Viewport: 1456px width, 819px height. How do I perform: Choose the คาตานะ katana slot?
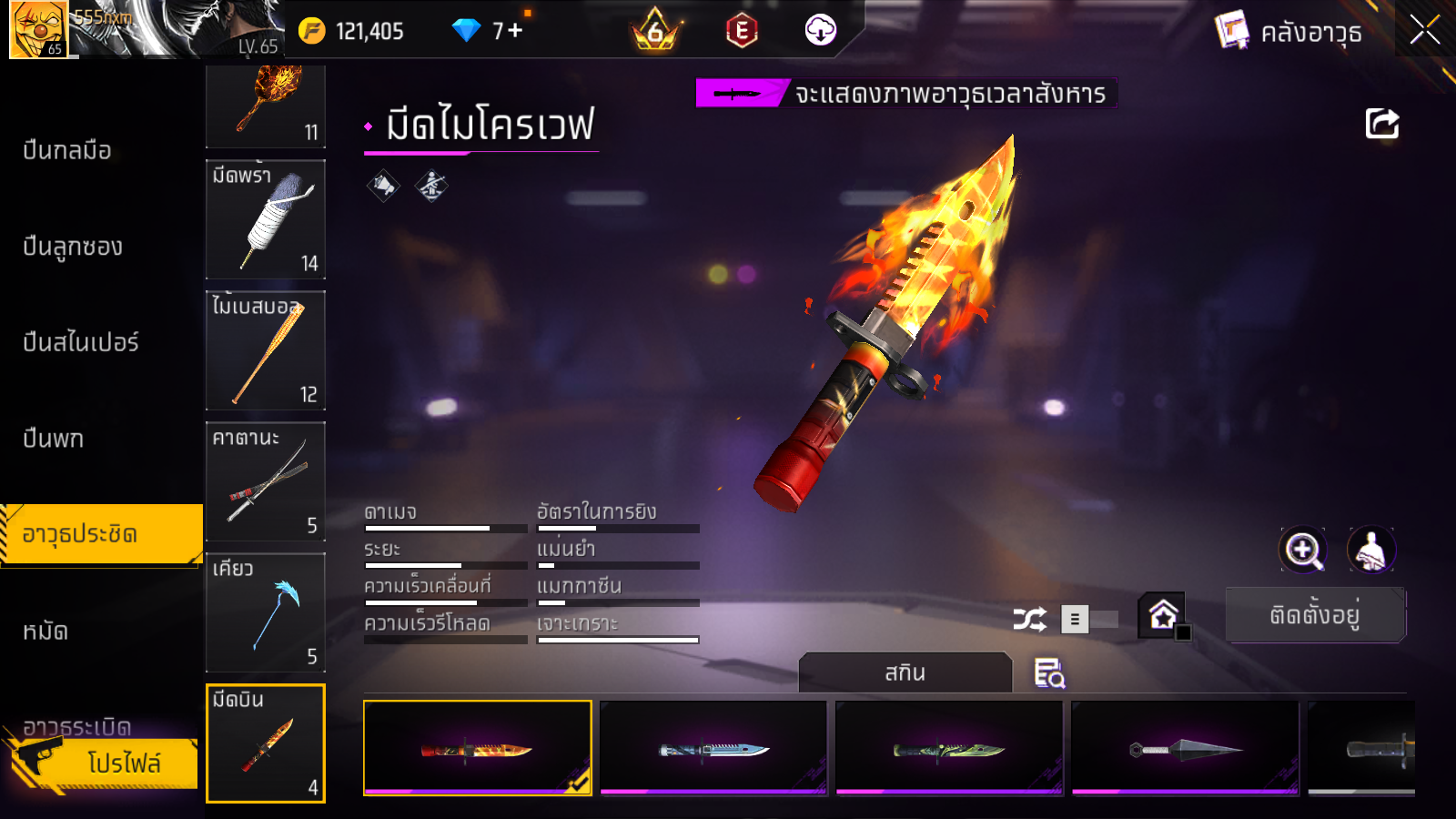coord(266,481)
